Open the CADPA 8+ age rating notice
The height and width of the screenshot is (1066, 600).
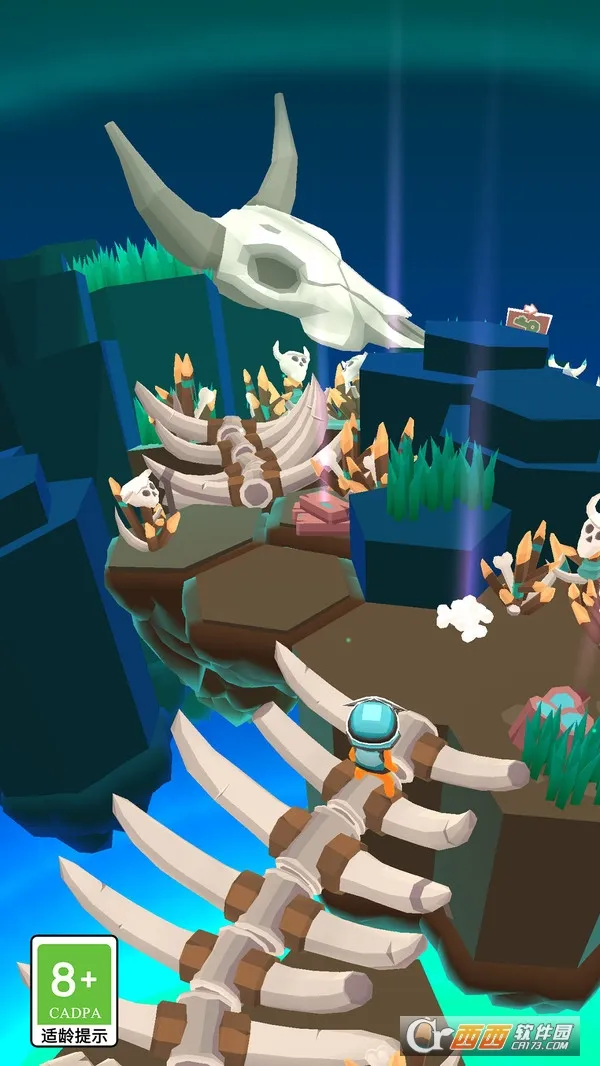tap(74, 989)
